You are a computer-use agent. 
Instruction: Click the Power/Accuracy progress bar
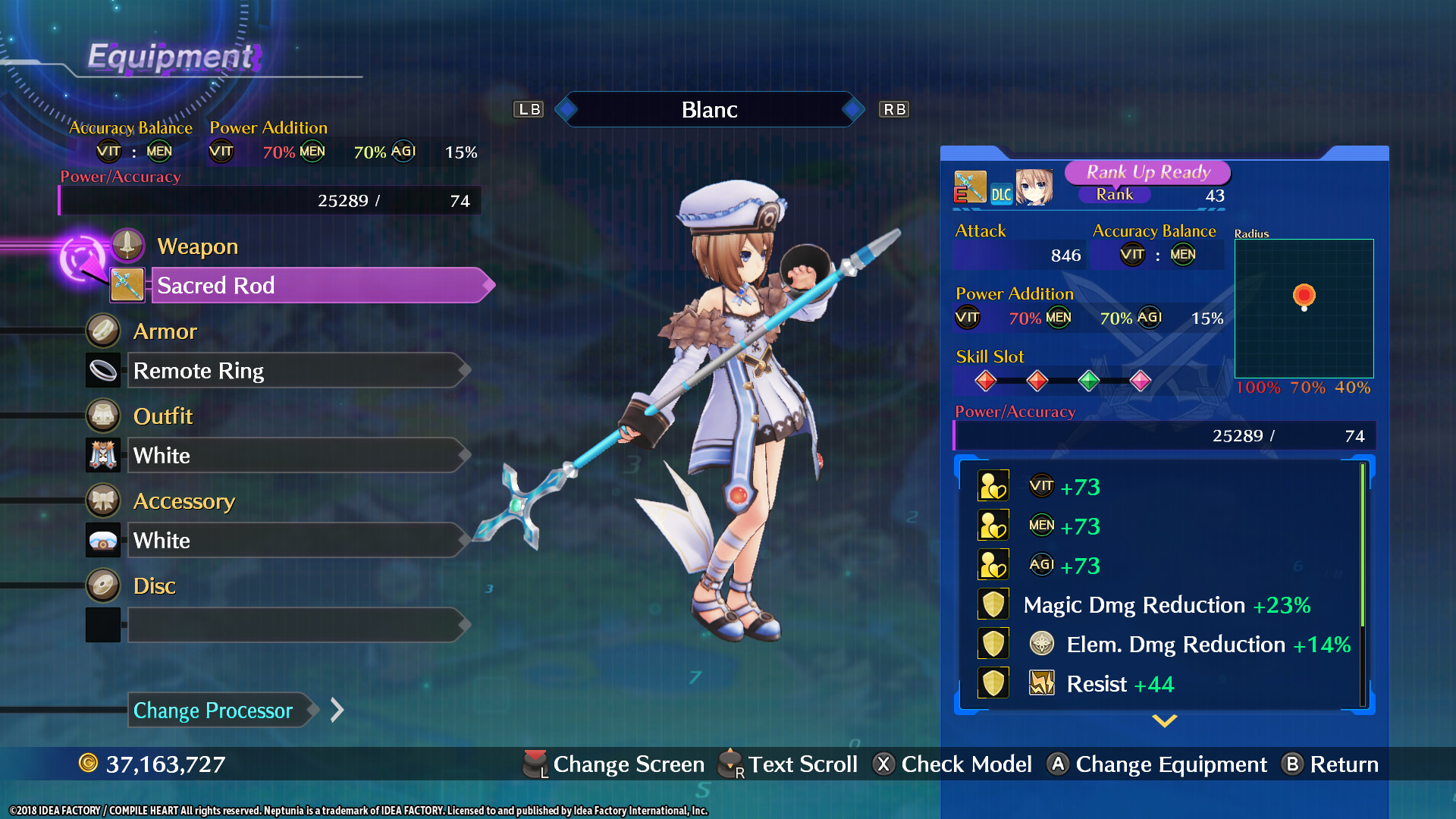click(x=269, y=200)
